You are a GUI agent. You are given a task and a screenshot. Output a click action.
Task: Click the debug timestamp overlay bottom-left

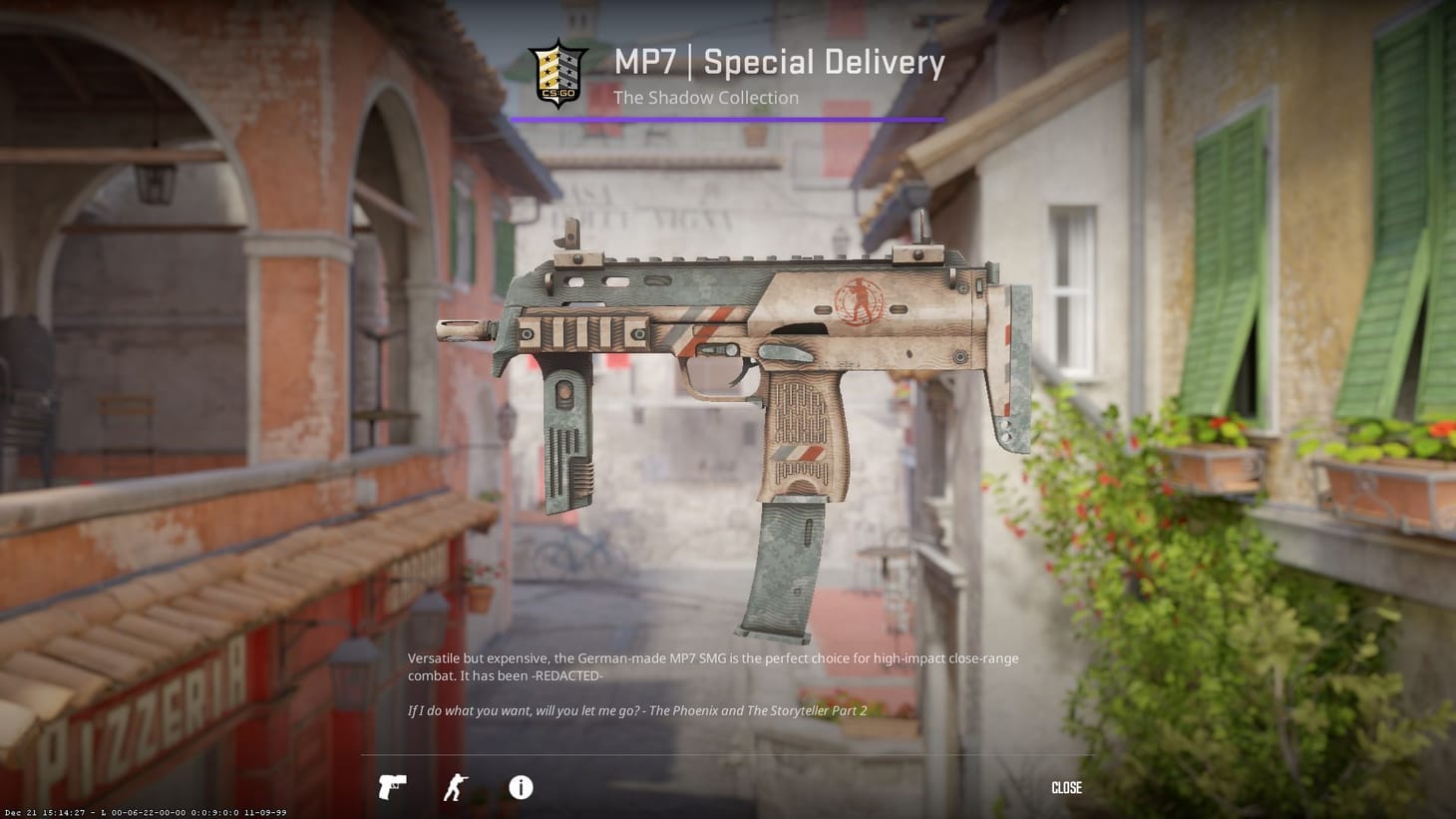144,812
